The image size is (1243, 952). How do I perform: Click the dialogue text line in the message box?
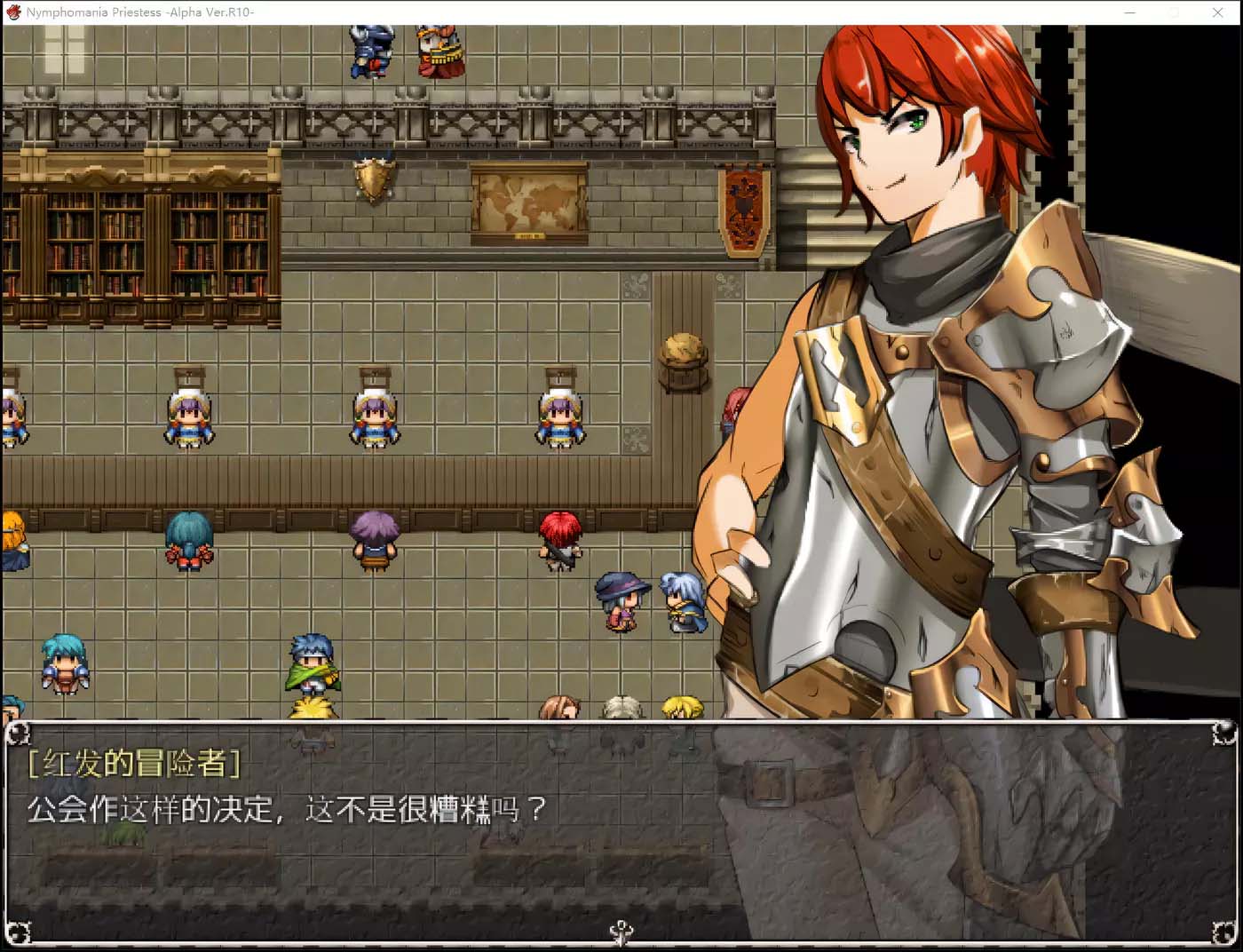(x=284, y=810)
